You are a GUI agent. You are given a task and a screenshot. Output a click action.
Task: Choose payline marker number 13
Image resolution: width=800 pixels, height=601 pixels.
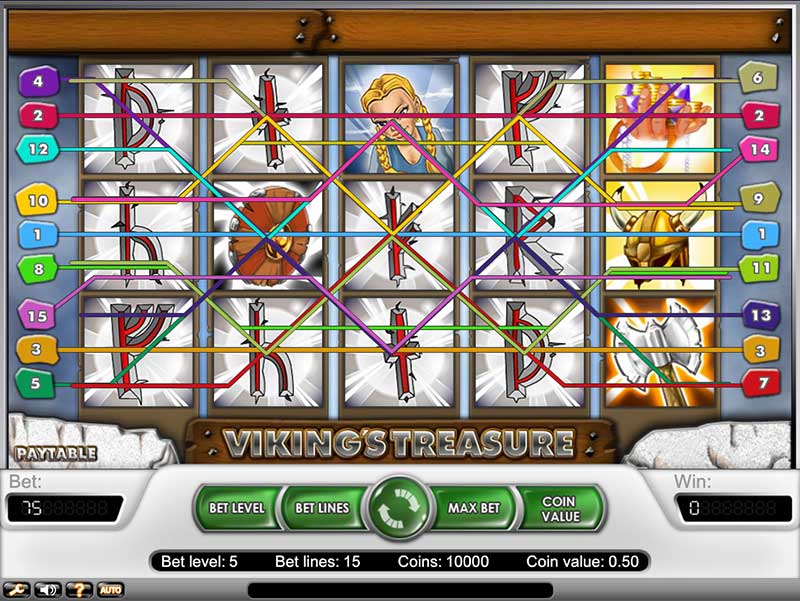pos(760,315)
